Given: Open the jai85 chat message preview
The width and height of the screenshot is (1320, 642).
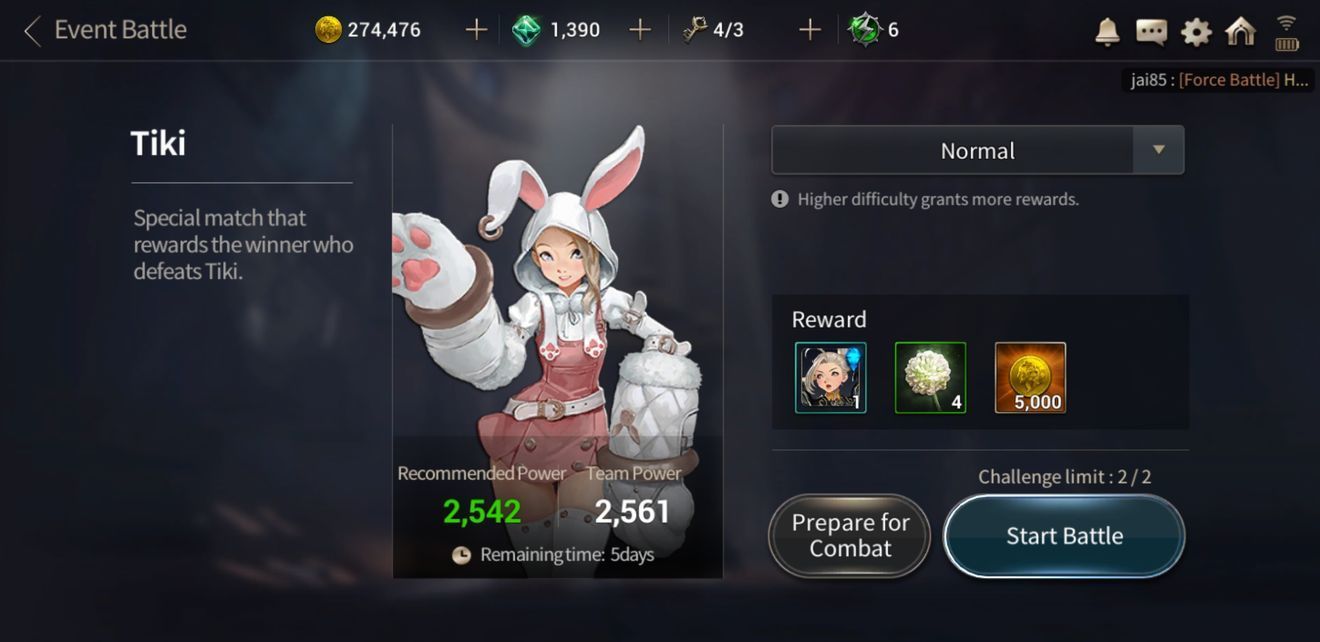Looking at the screenshot, I should pos(1218,80).
